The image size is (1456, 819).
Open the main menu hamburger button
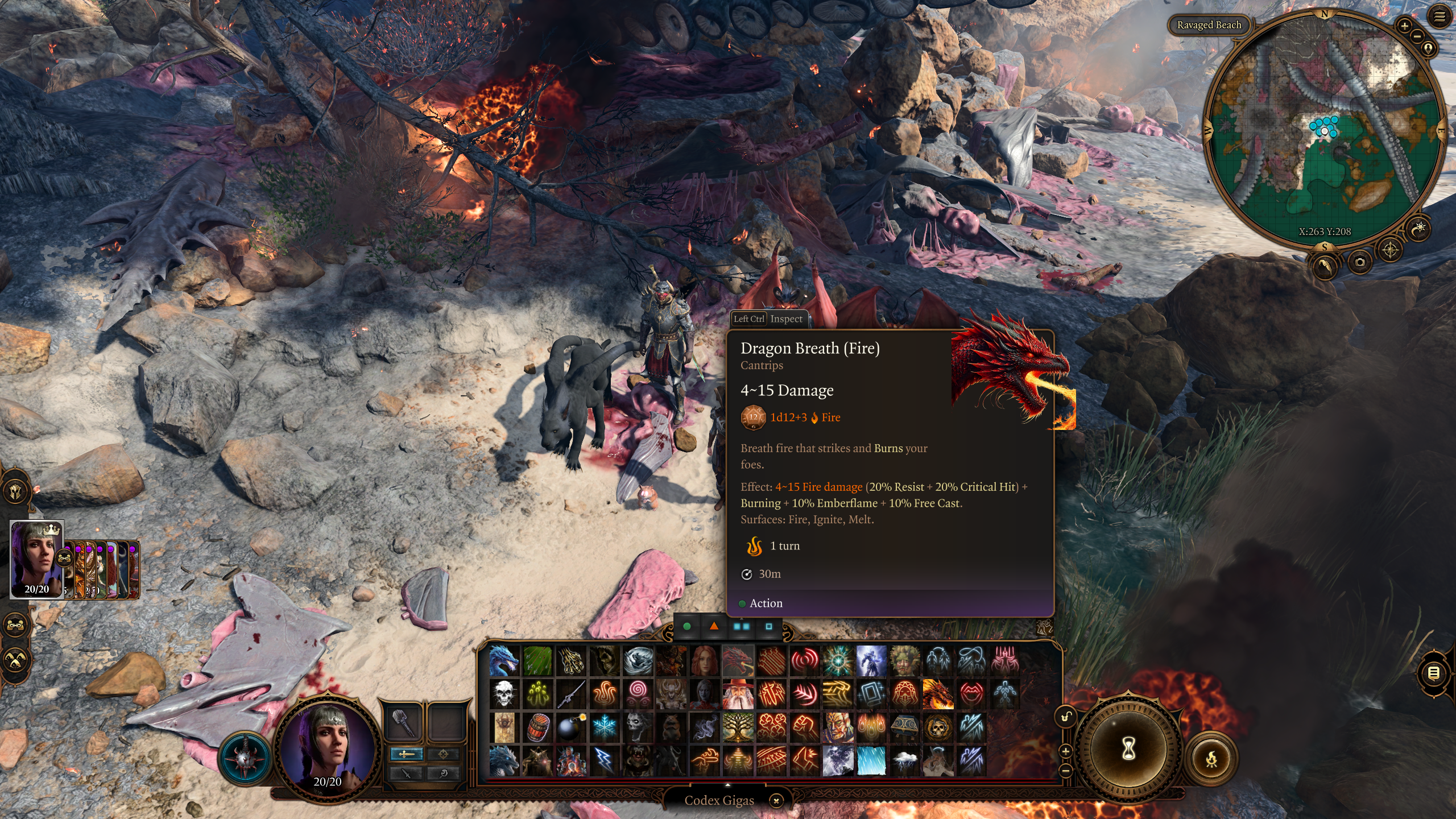[x=1439, y=17]
